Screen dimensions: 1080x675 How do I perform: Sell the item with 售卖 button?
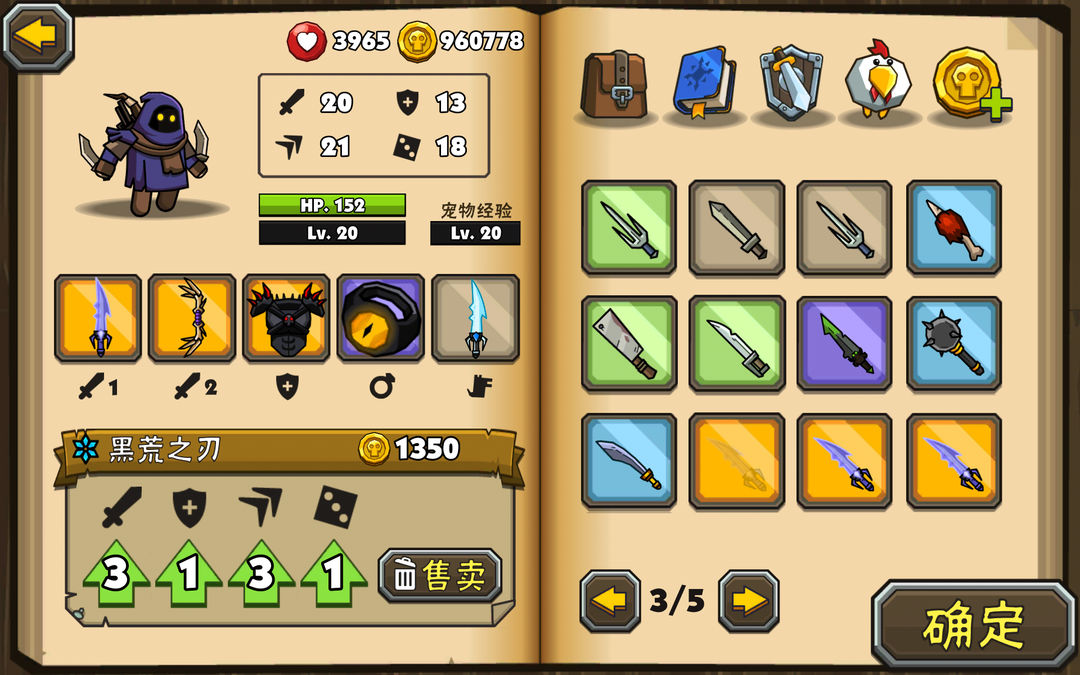tap(440, 575)
